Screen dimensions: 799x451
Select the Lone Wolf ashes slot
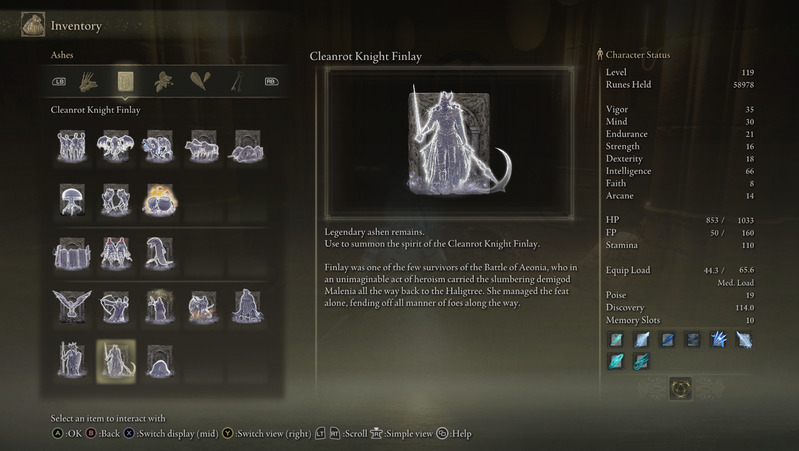(x=203, y=146)
